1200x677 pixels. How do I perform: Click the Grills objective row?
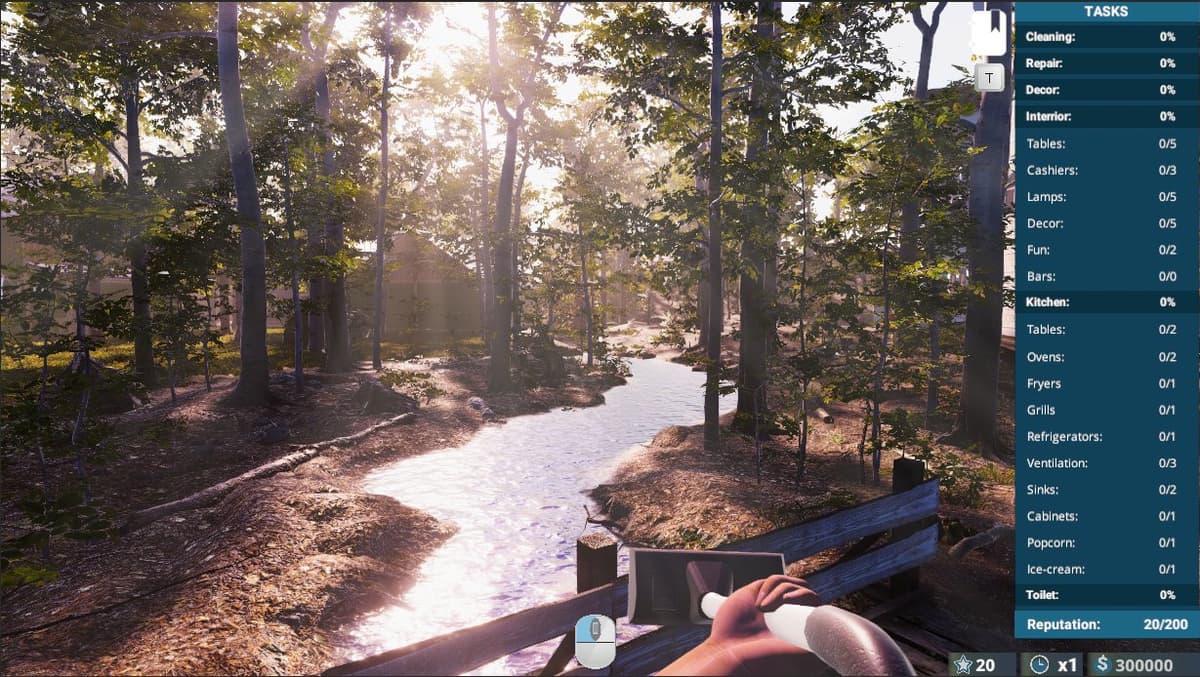[1106, 410]
